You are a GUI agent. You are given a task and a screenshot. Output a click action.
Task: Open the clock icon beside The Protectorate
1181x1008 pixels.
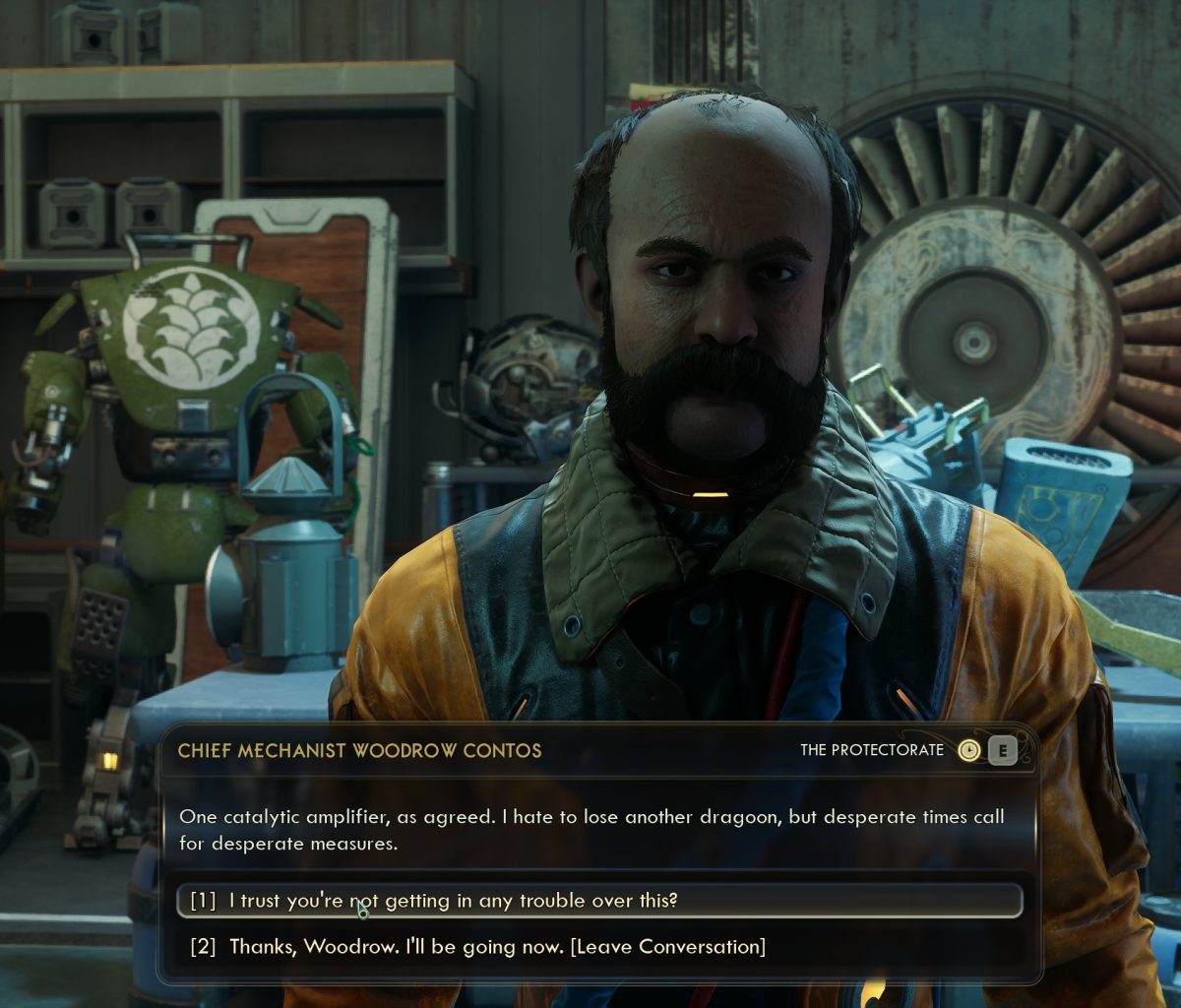tap(968, 750)
